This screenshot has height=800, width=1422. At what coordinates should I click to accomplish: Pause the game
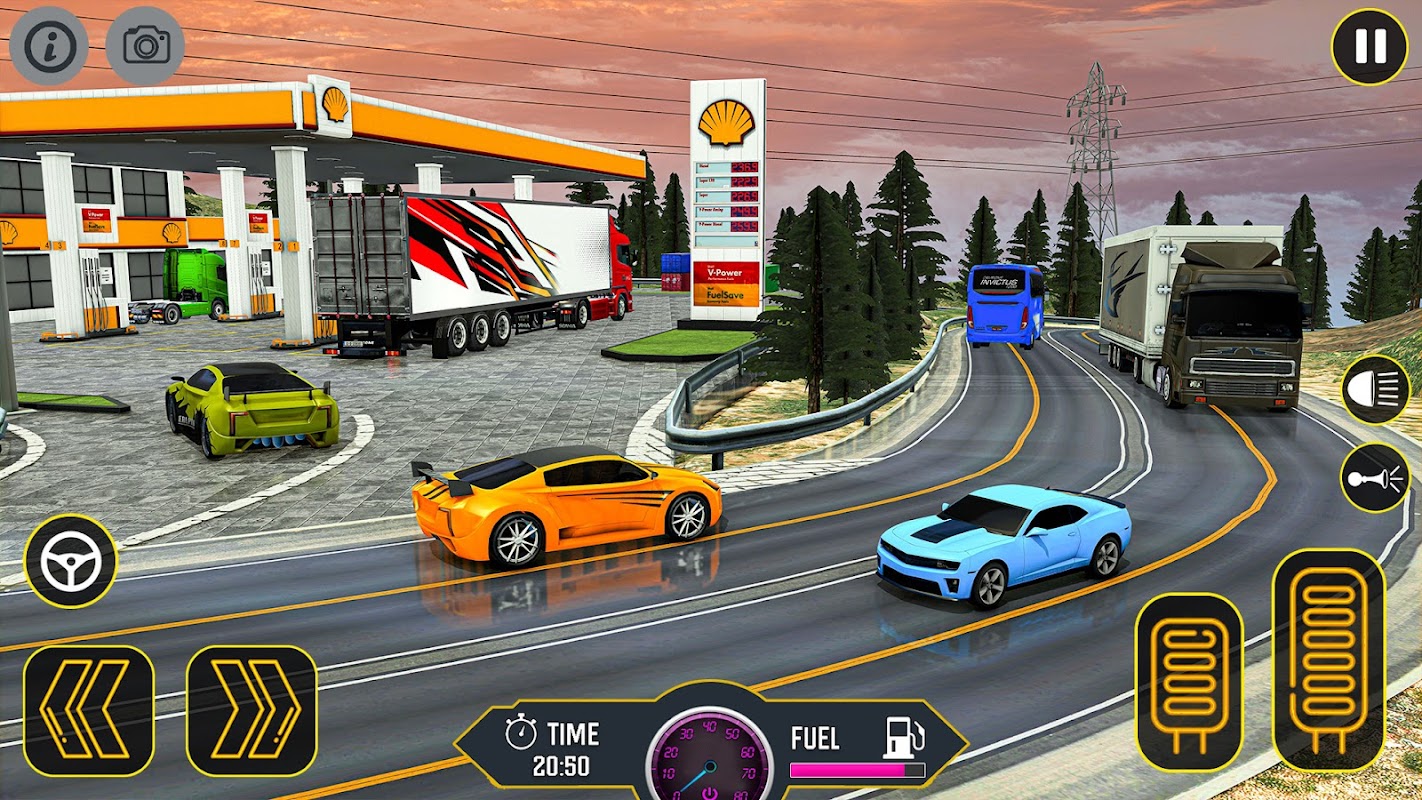(1369, 46)
